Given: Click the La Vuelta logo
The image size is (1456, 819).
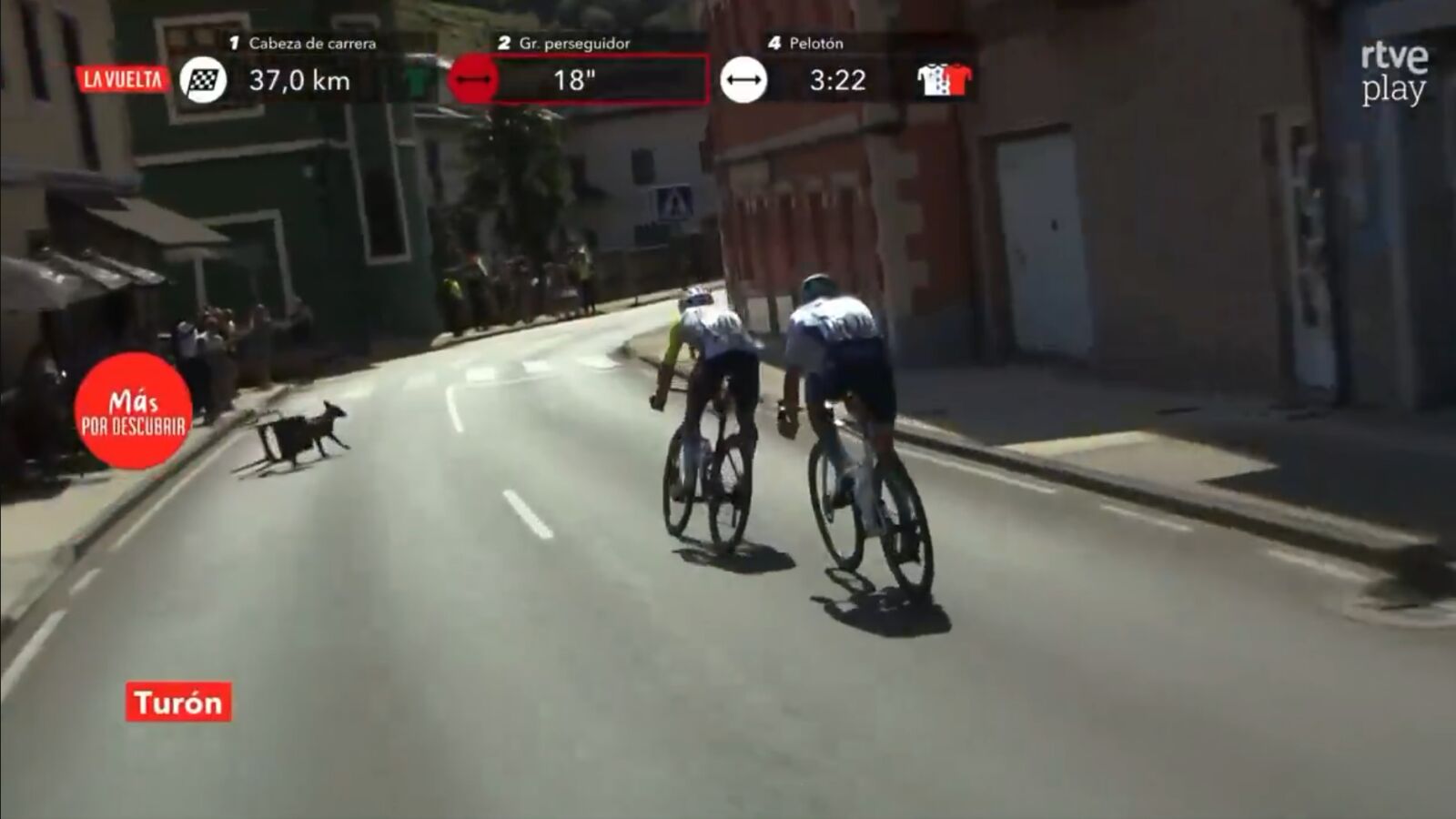Looking at the screenshot, I should [123, 80].
